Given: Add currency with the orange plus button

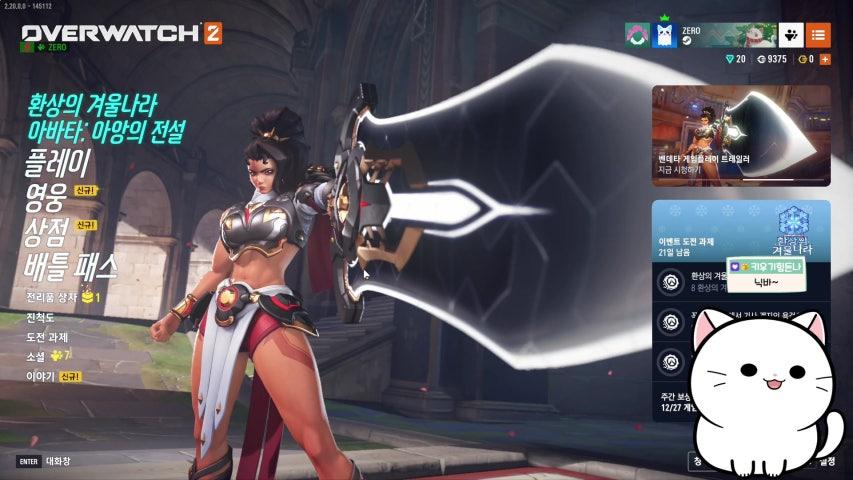Looking at the screenshot, I should tap(824, 60).
